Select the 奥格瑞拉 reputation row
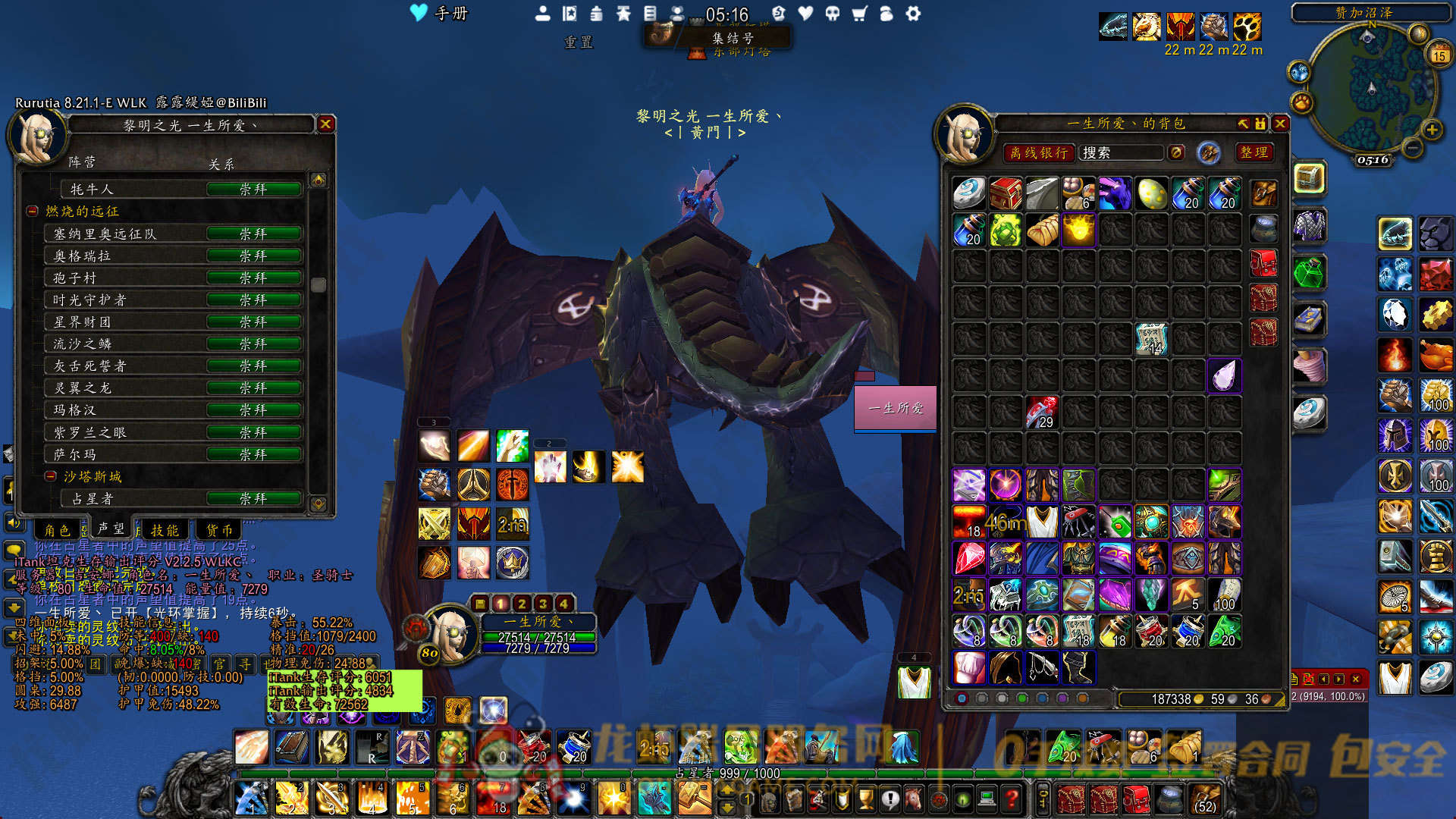 pyautogui.click(x=174, y=256)
